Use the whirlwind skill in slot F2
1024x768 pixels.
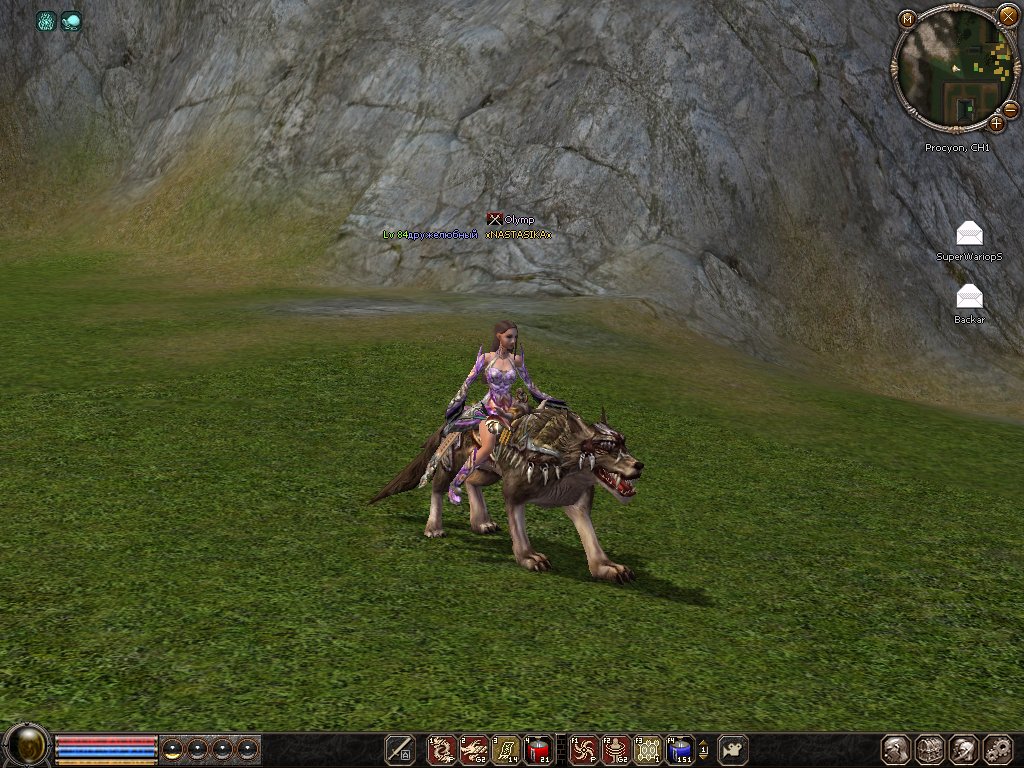(x=616, y=749)
